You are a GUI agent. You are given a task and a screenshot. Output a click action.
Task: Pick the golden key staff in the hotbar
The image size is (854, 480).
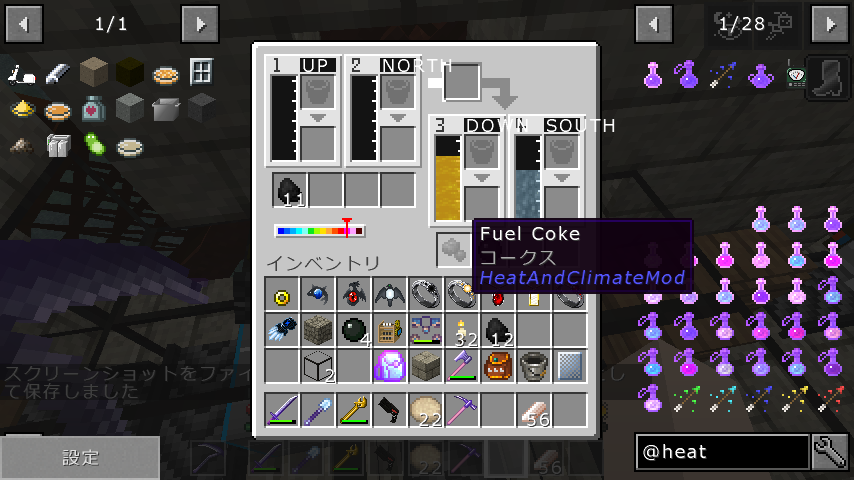(x=354, y=410)
